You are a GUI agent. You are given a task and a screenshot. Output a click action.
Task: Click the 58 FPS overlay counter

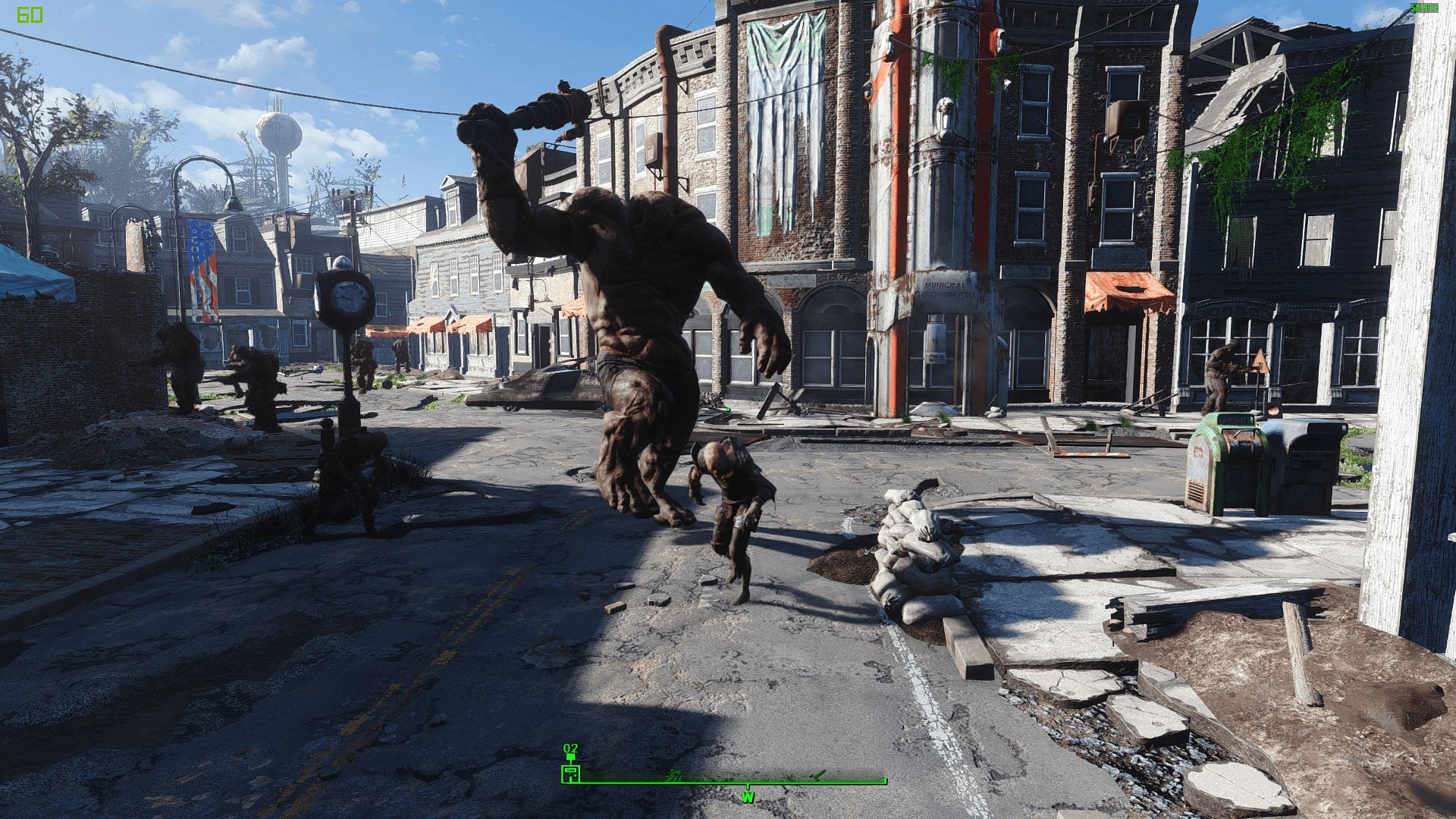pos(1424,8)
